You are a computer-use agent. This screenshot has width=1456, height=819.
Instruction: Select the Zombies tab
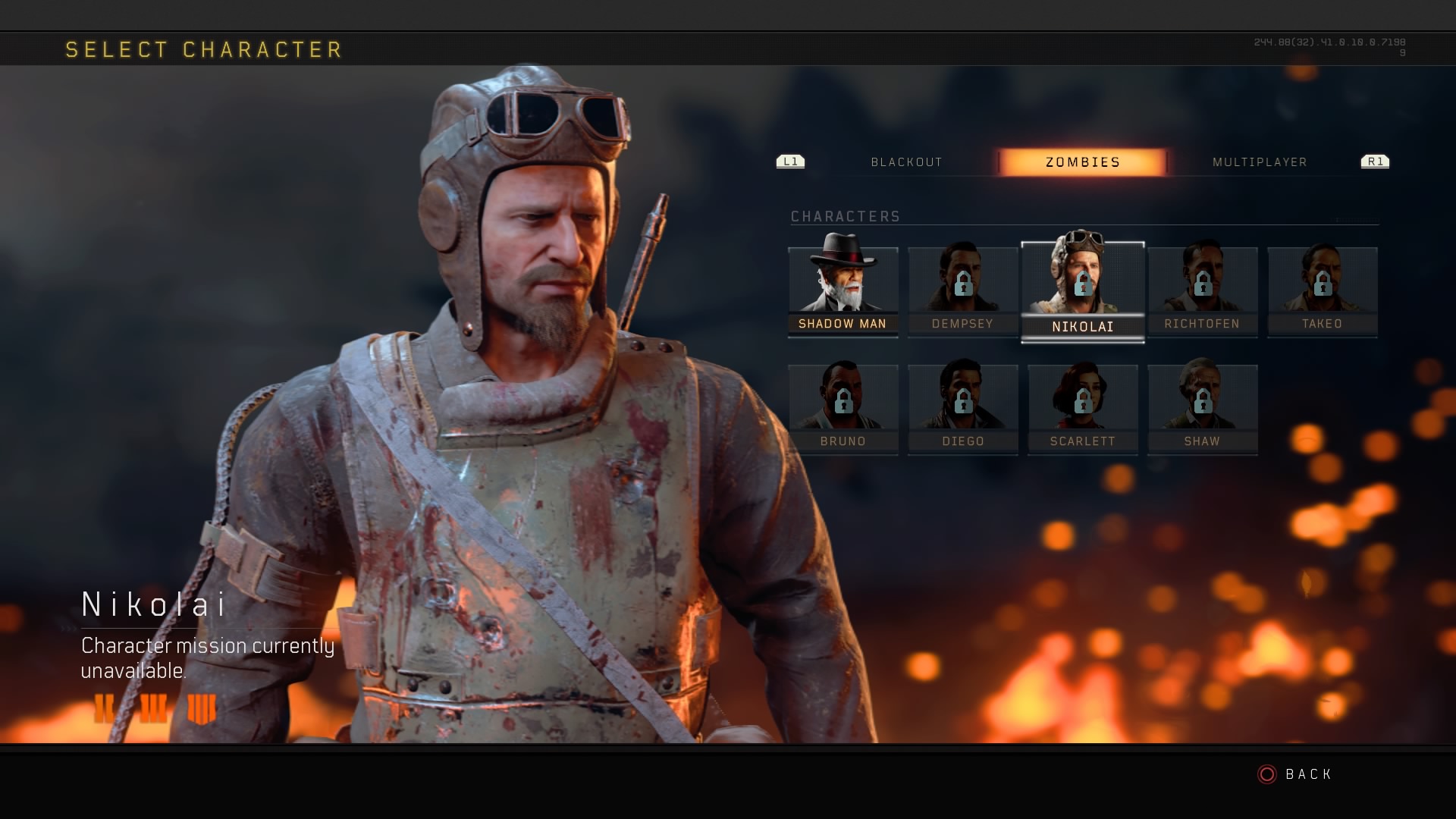(x=1082, y=162)
